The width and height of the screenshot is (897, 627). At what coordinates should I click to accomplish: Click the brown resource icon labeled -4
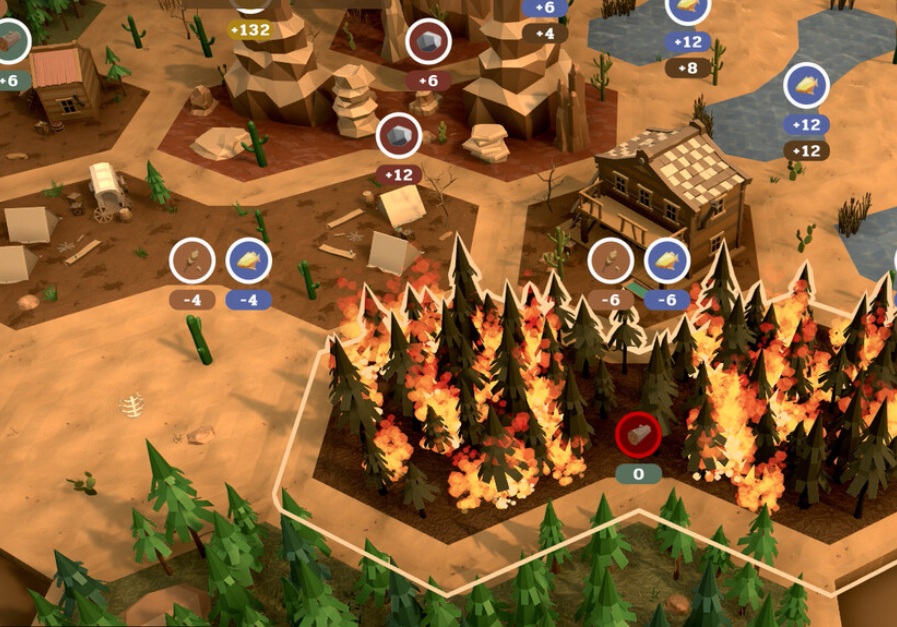coord(192,261)
